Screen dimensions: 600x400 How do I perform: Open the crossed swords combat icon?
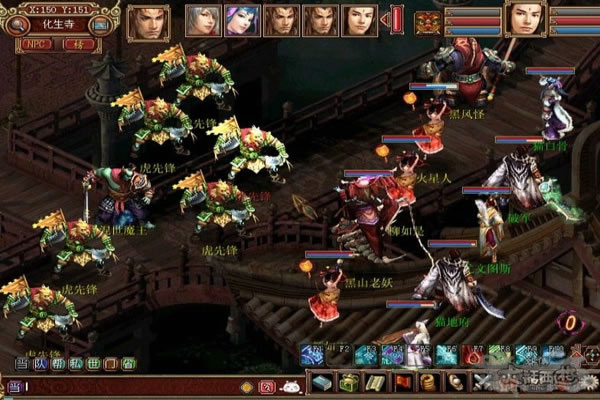coord(480,382)
